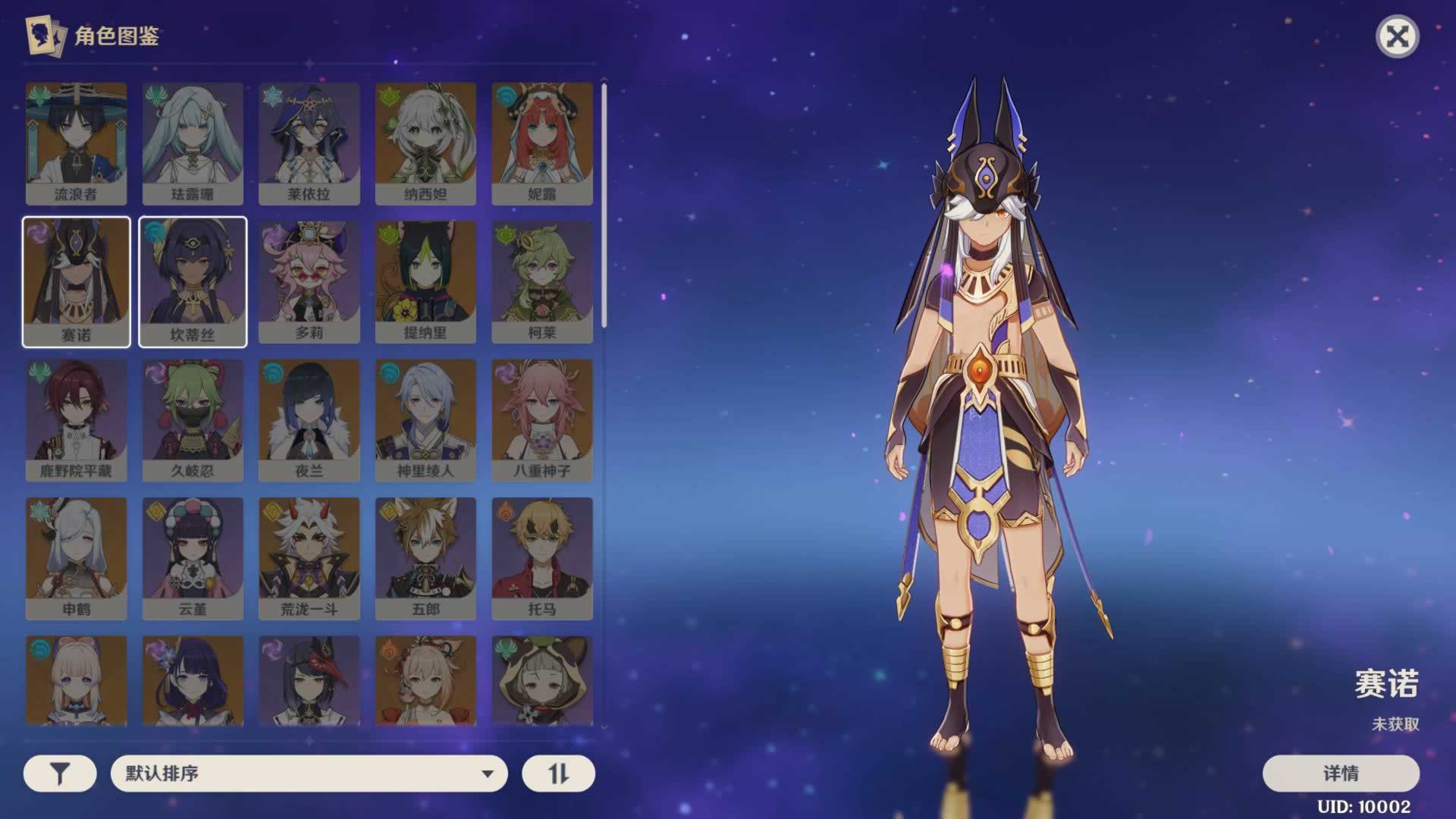Viewport: 1456px width, 819px height.
Task: Choose the 鹿野院平藏 character card
Action: (76, 420)
